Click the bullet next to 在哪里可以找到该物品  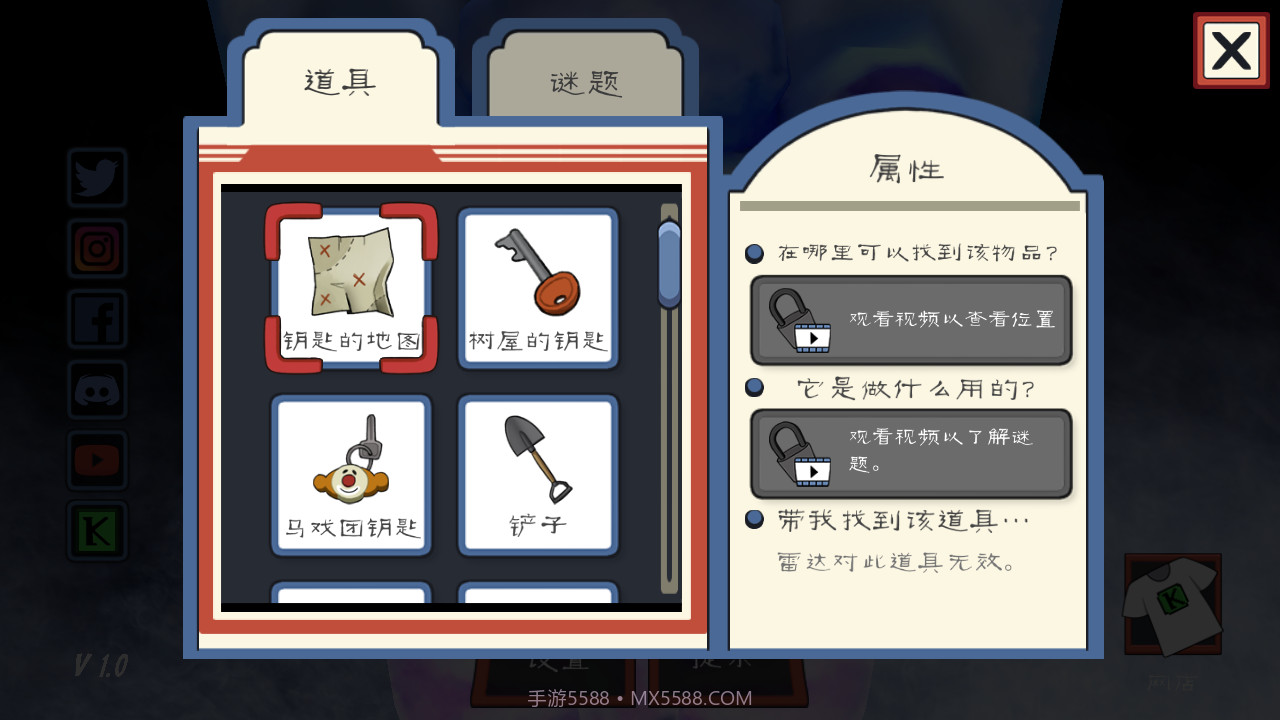(755, 253)
